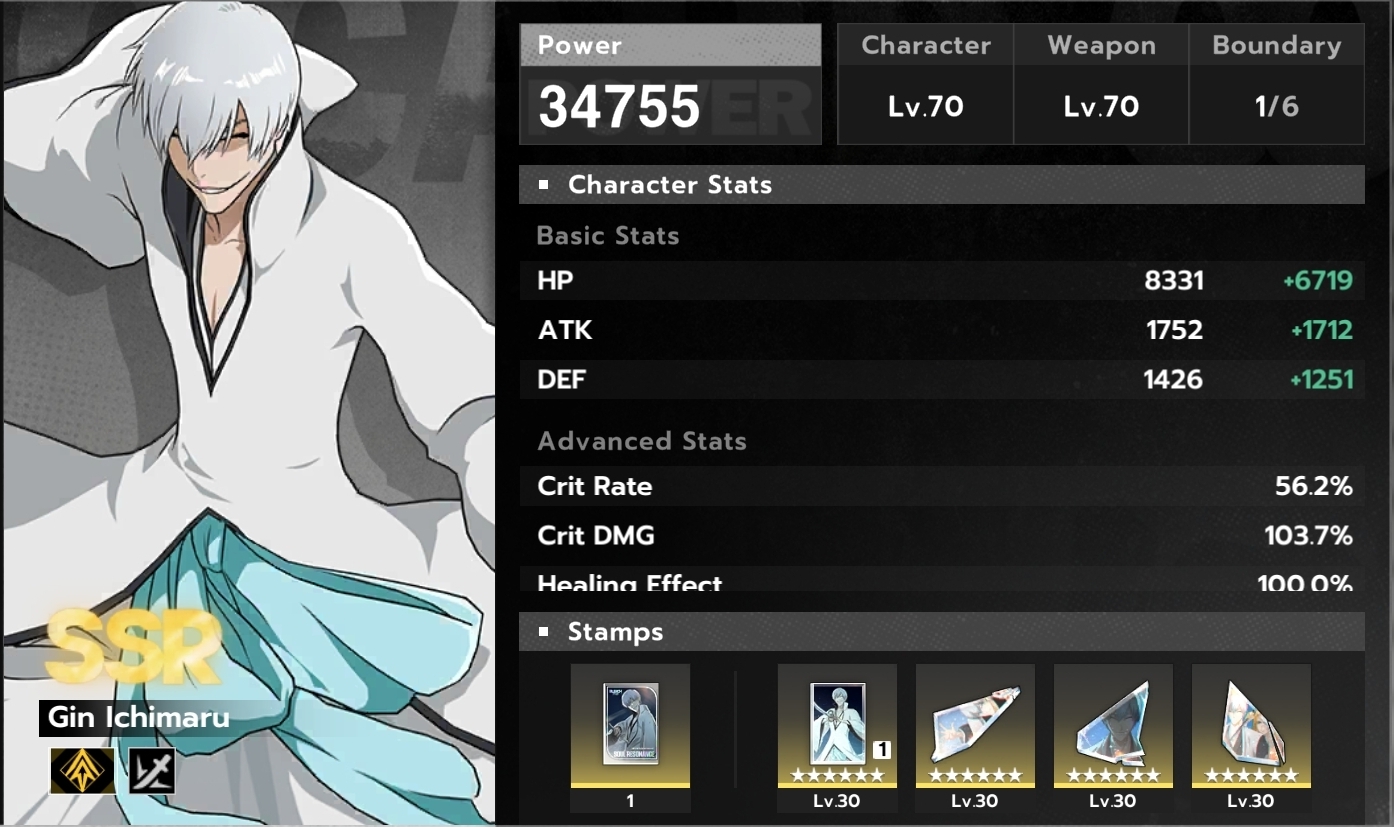This screenshot has height=827, width=1394.
Task: Click the crossed sword class icon
Action: (152, 770)
